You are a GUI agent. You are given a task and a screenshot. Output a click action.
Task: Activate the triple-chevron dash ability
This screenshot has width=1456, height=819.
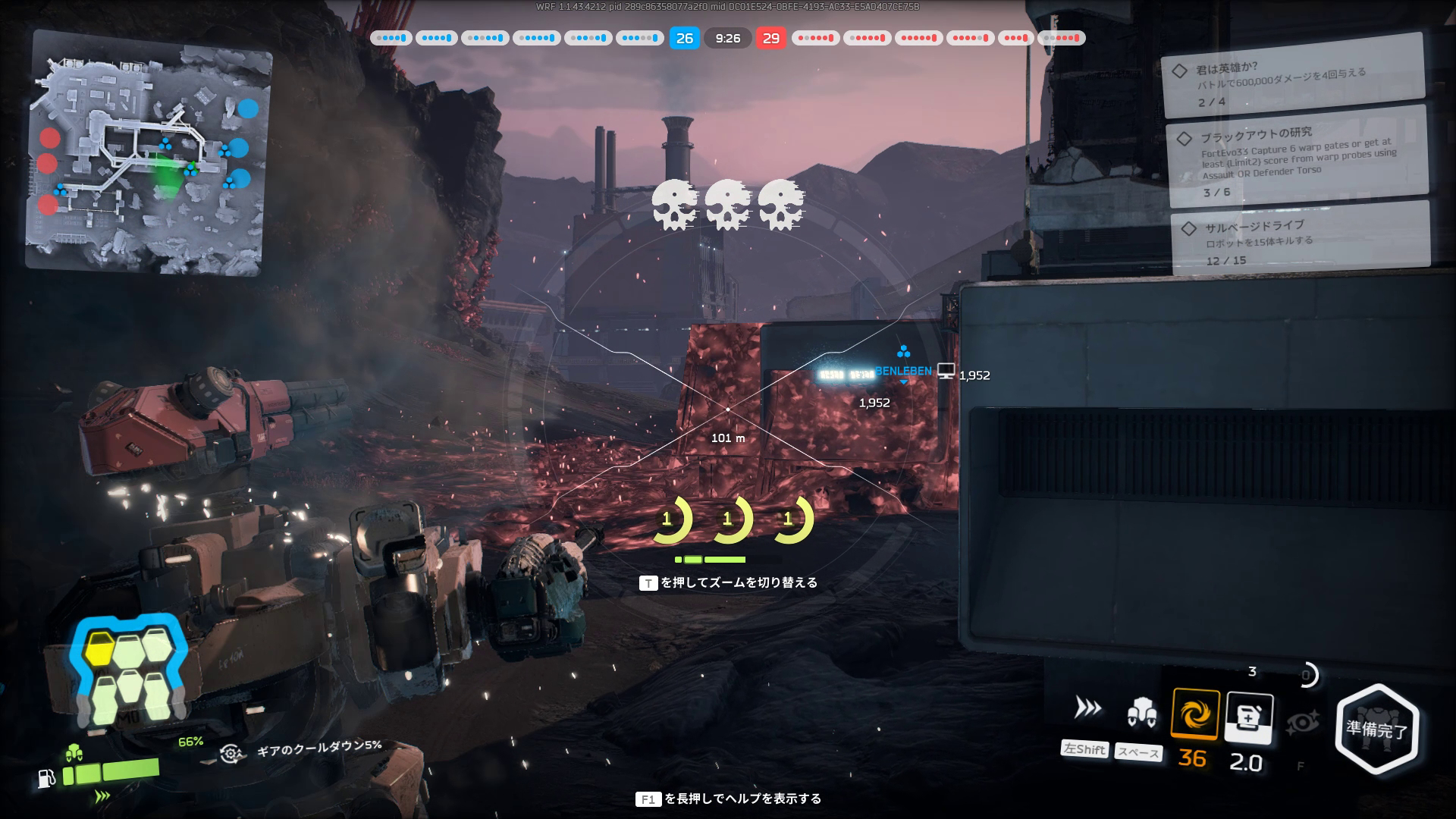(x=1087, y=708)
